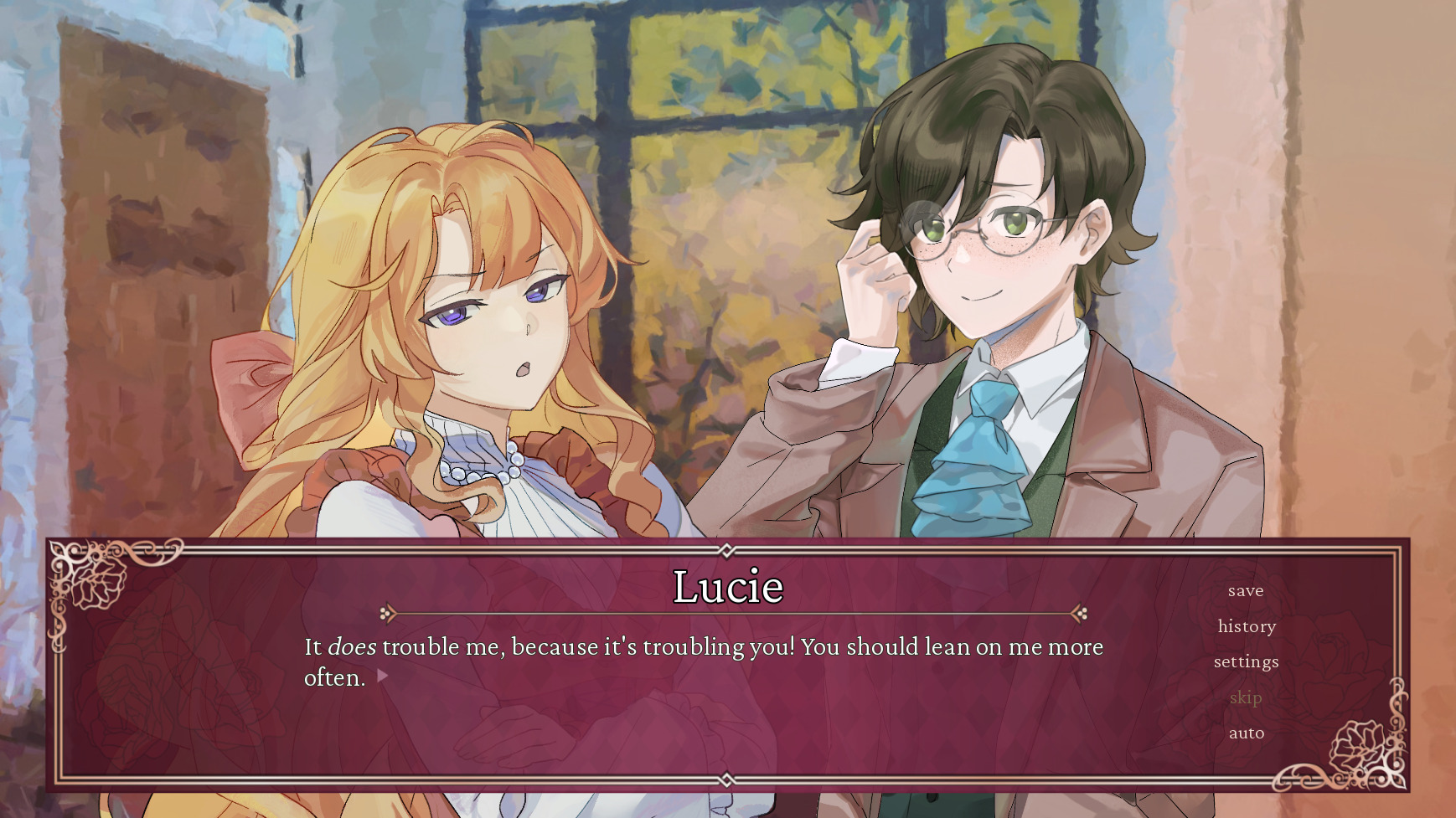
Task: Enable auto-advance text mode
Action: 1246,733
